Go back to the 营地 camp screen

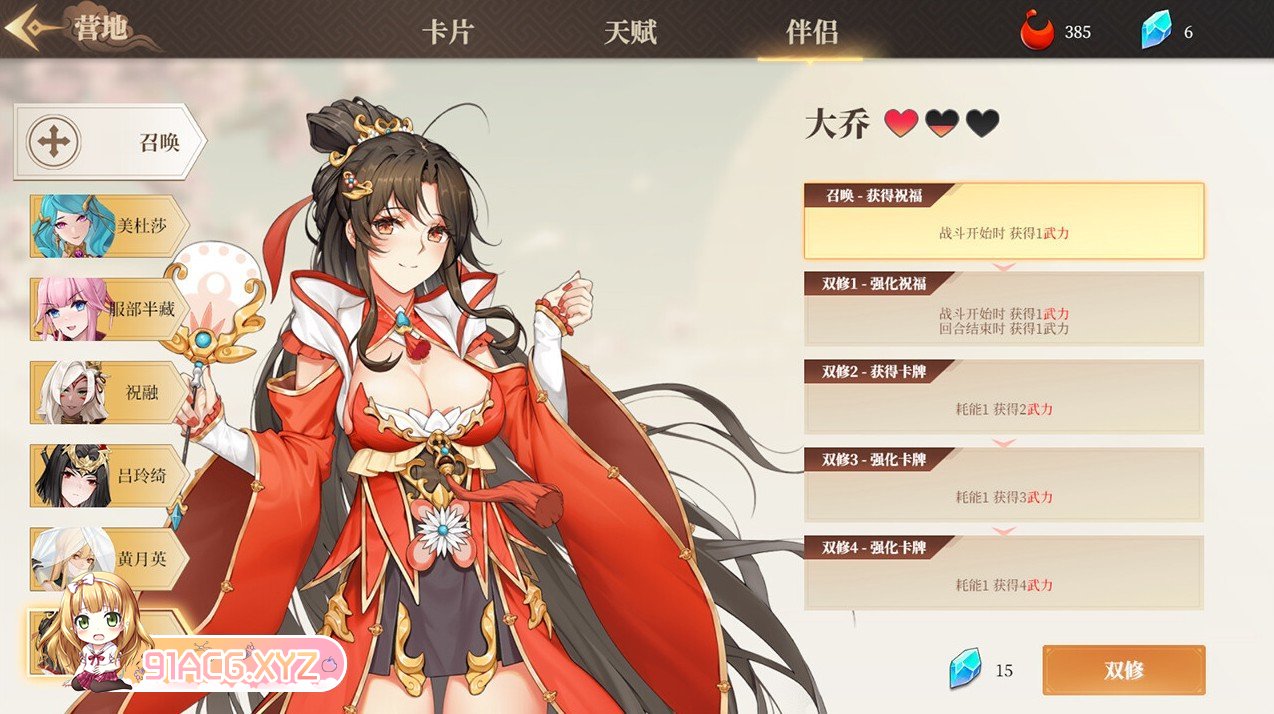[70, 29]
